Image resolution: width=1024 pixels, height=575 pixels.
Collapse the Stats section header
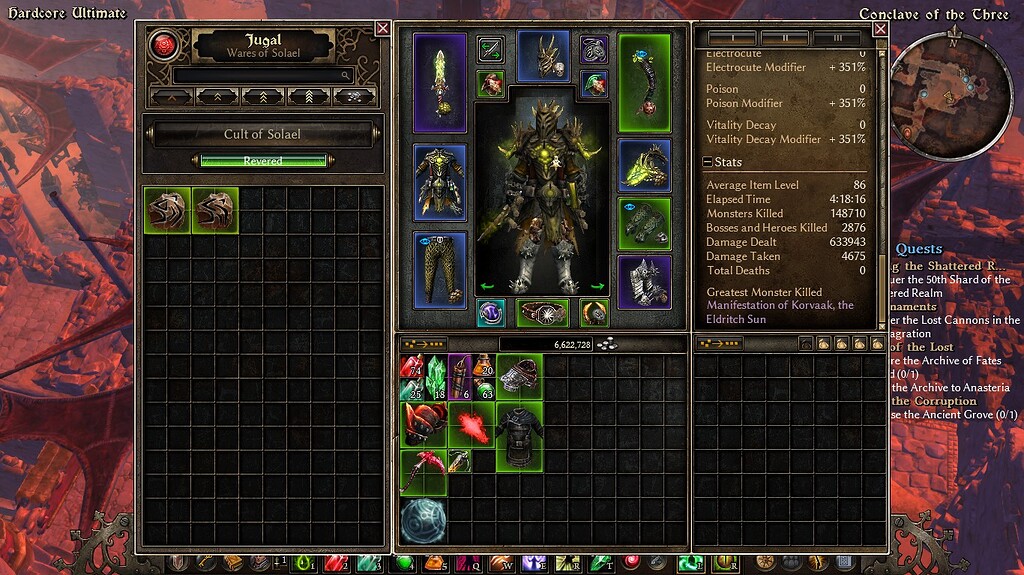tap(708, 162)
